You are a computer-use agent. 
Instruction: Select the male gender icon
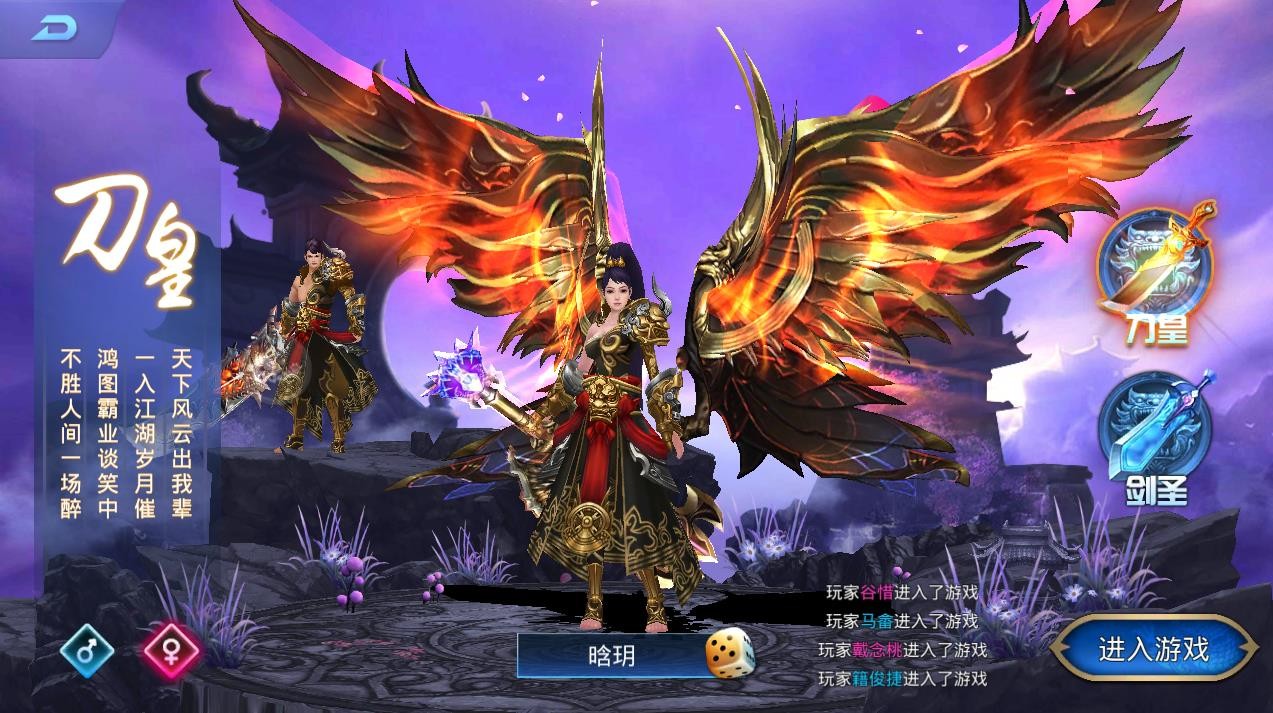coord(87,651)
